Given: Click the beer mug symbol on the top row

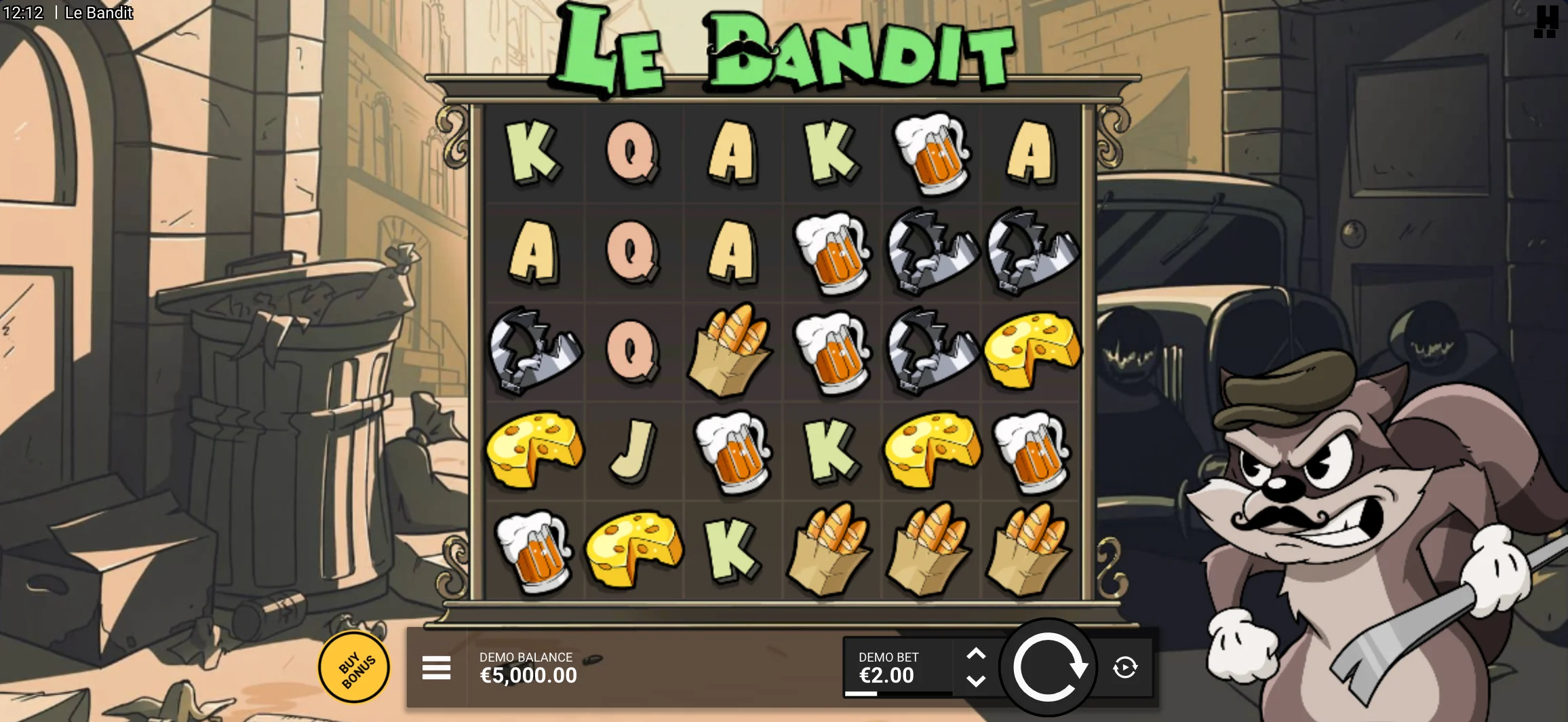Looking at the screenshot, I should point(933,153).
